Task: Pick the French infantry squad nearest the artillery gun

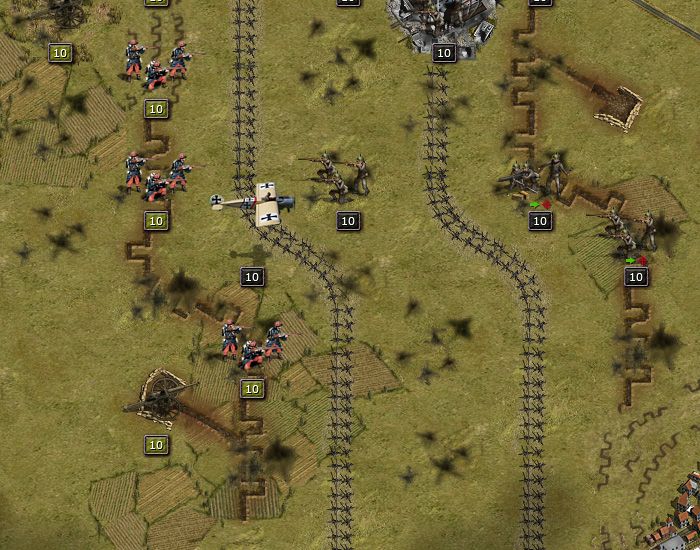Action: click(252, 342)
